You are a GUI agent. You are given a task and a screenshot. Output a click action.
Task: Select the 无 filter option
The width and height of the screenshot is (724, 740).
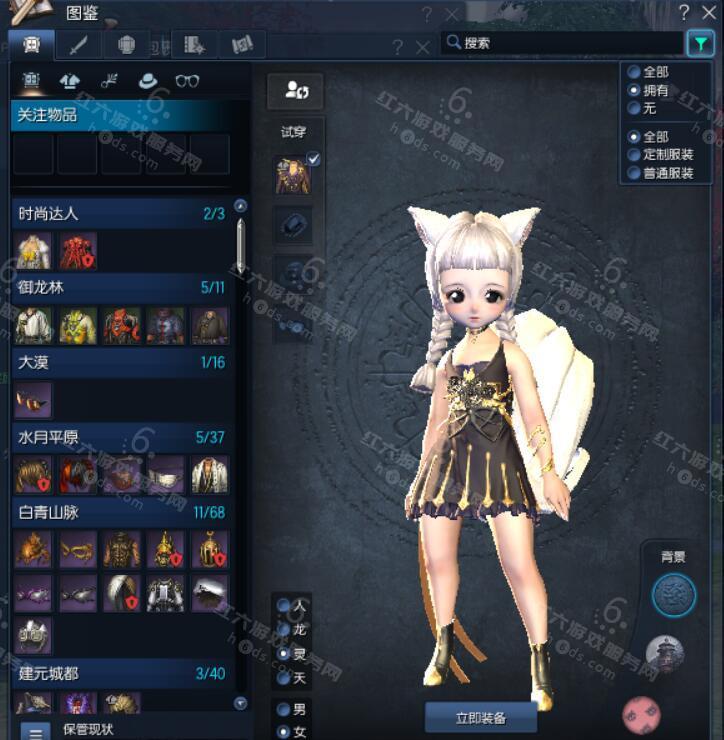633,108
